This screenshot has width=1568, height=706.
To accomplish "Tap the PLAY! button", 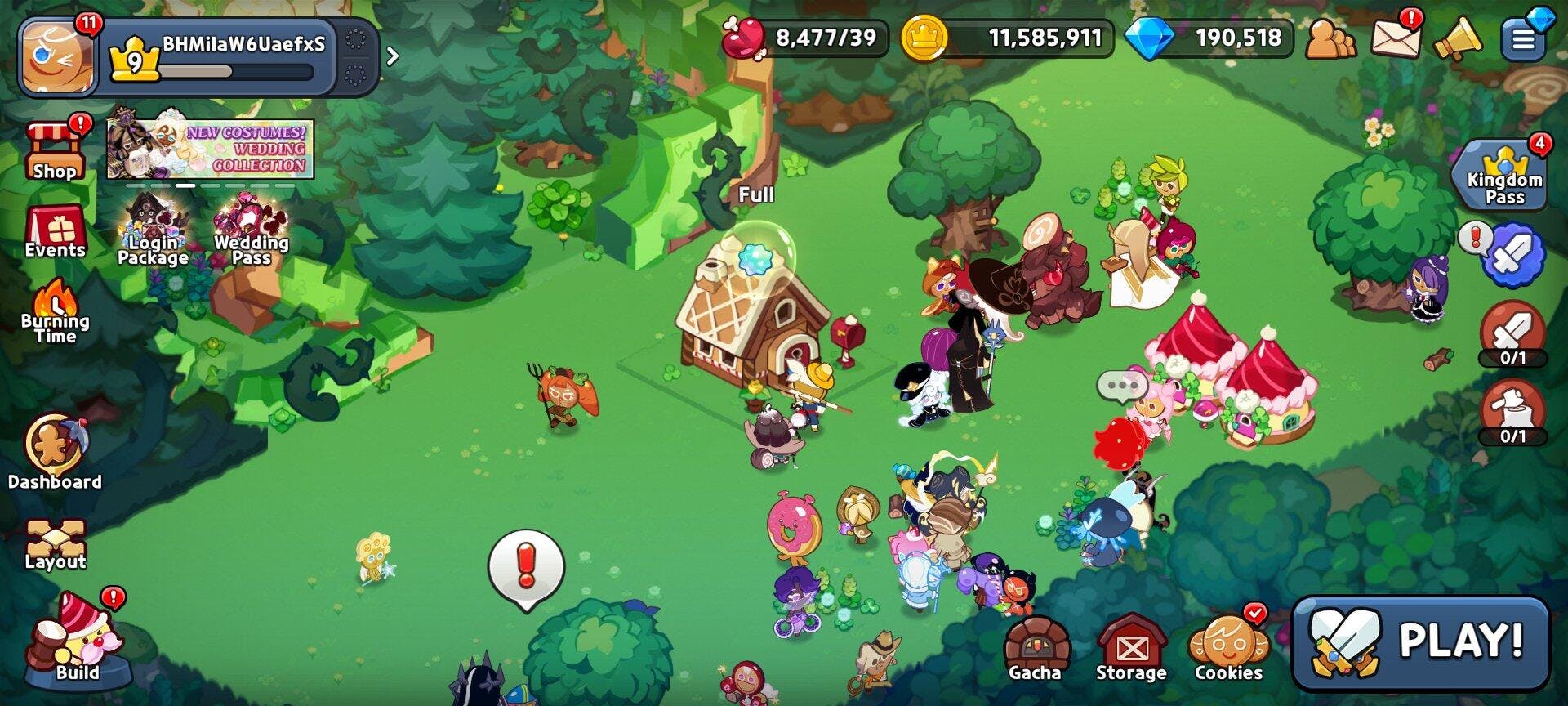I will [1419, 642].
